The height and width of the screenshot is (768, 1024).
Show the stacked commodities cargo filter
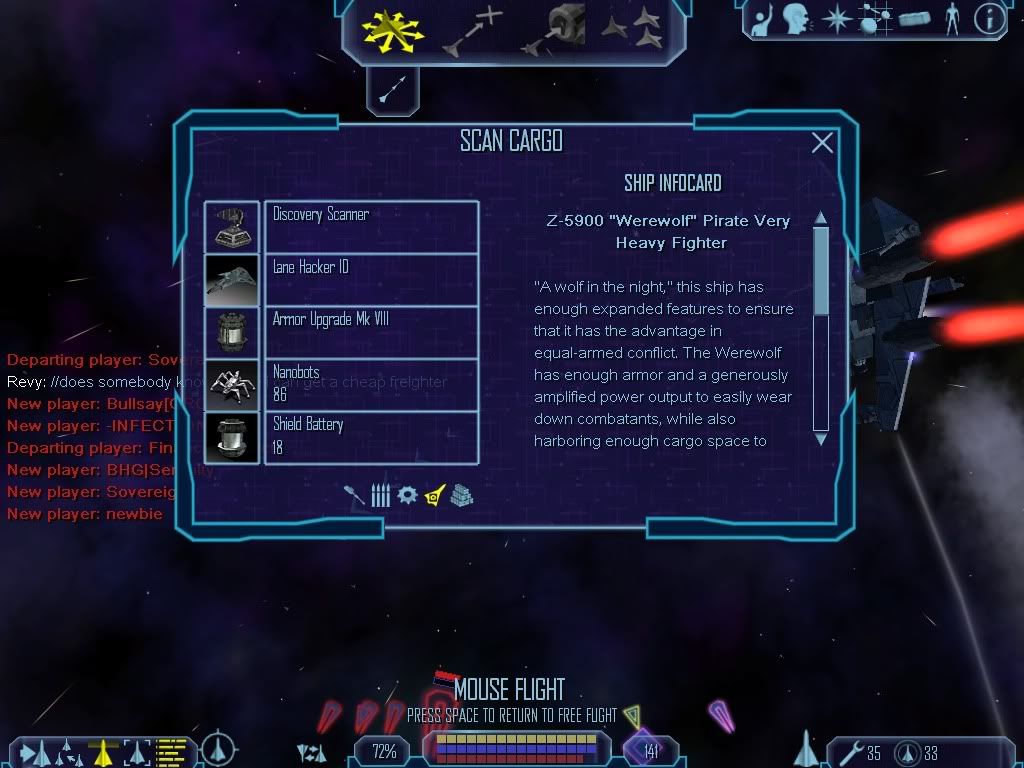click(x=461, y=495)
